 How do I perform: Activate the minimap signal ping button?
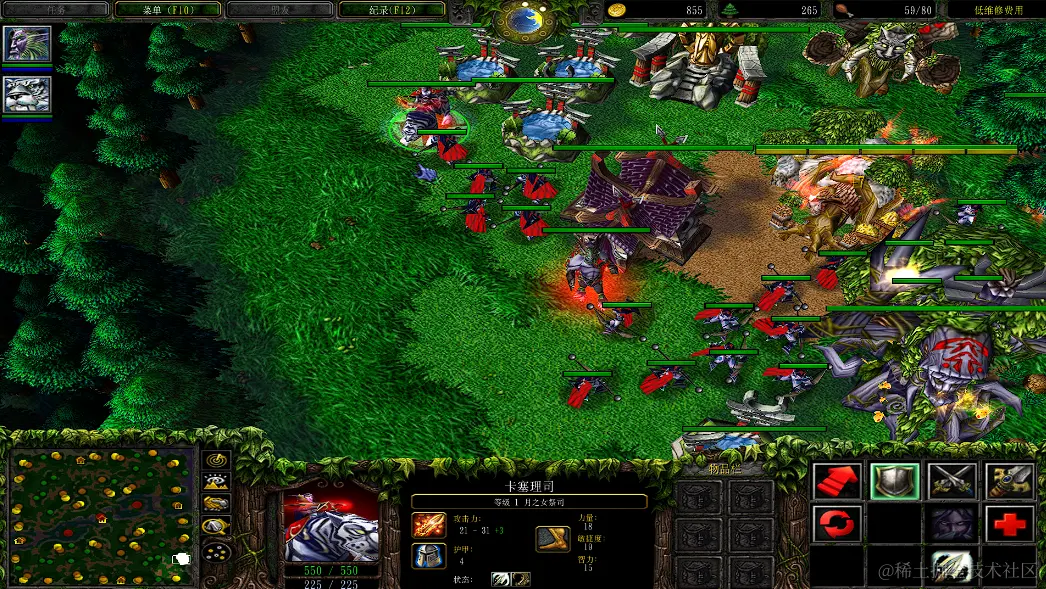click(x=217, y=460)
